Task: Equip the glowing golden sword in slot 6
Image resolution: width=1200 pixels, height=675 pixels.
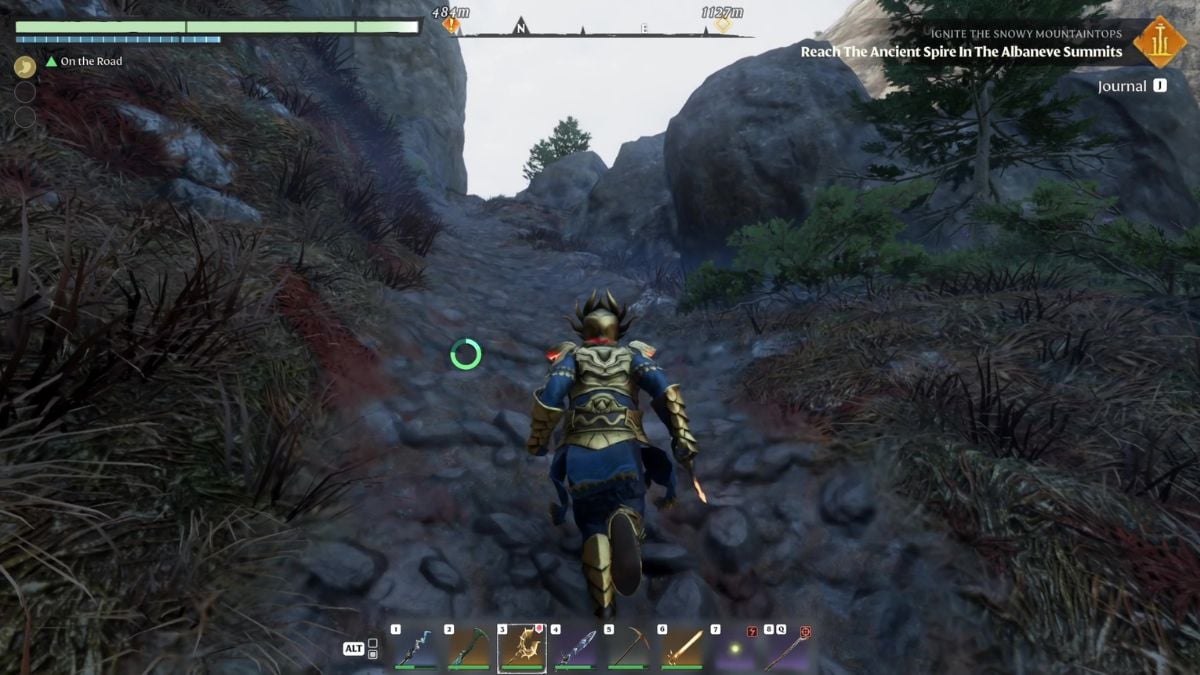Action: click(x=682, y=649)
